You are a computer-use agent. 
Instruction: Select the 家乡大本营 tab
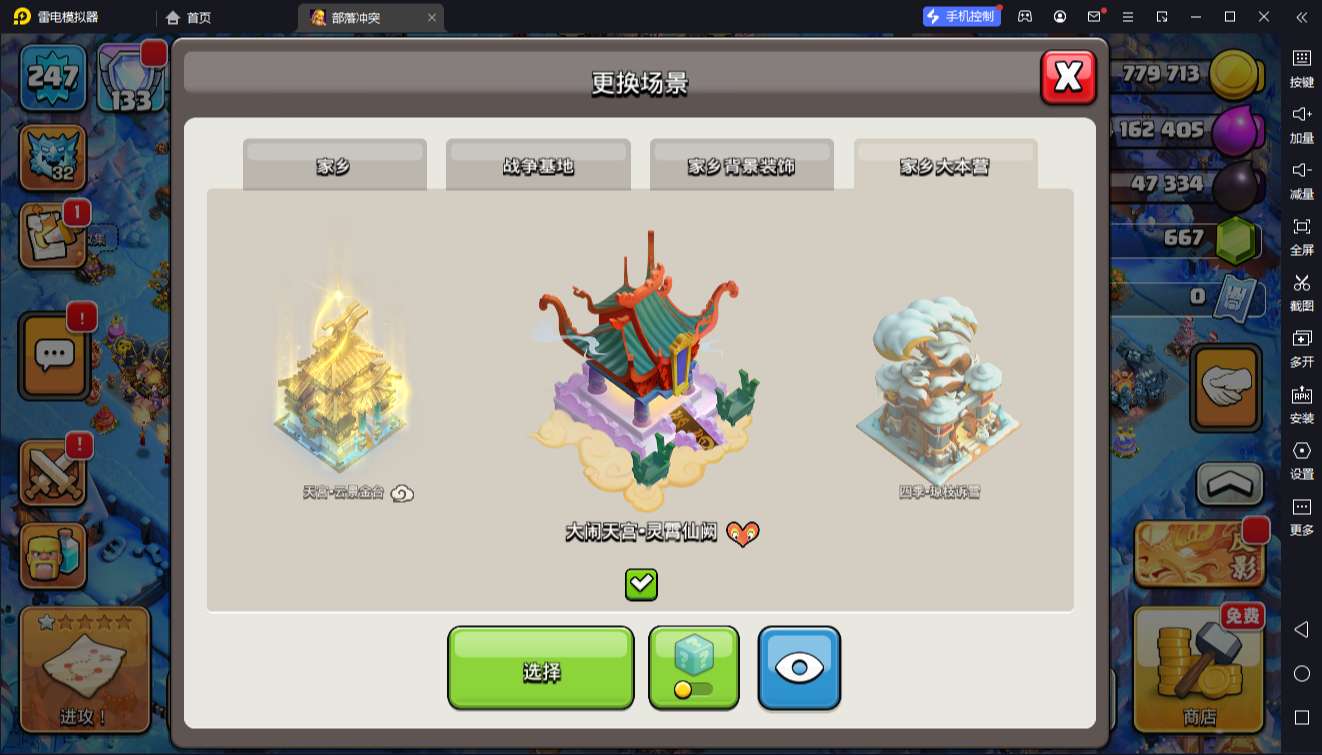pyautogui.click(x=945, y=165)
